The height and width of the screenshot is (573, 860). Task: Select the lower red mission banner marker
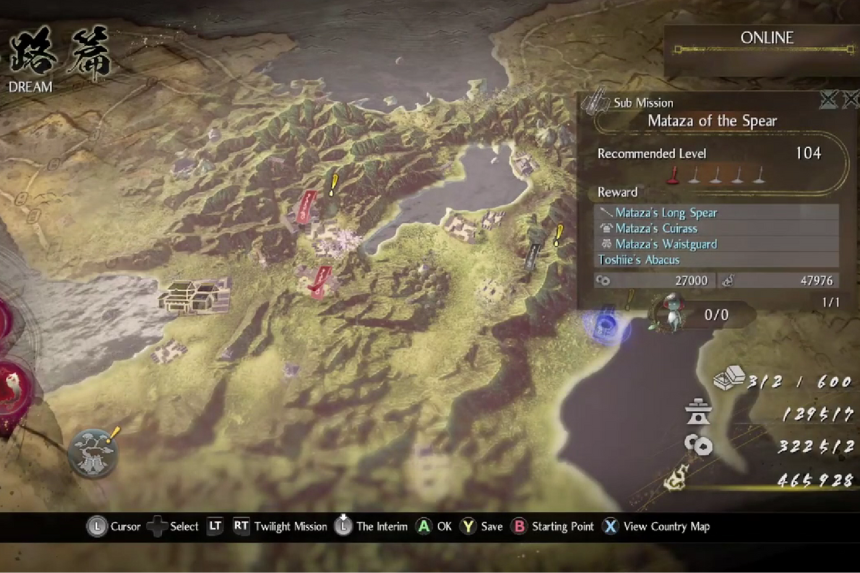pos(320,281)
